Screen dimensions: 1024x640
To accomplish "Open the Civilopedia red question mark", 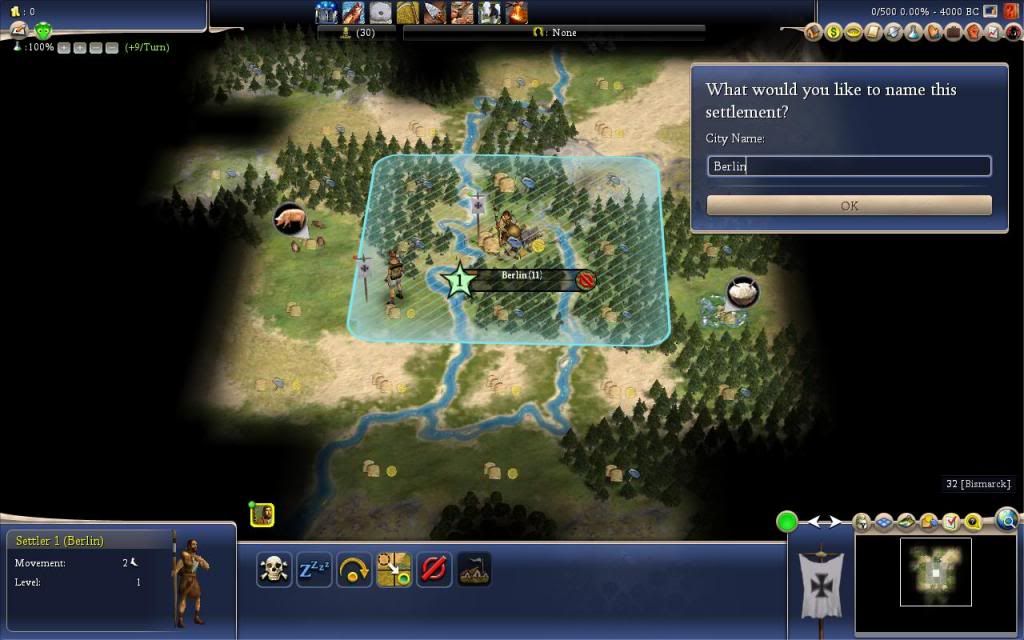I will (x=1011, y=12).
